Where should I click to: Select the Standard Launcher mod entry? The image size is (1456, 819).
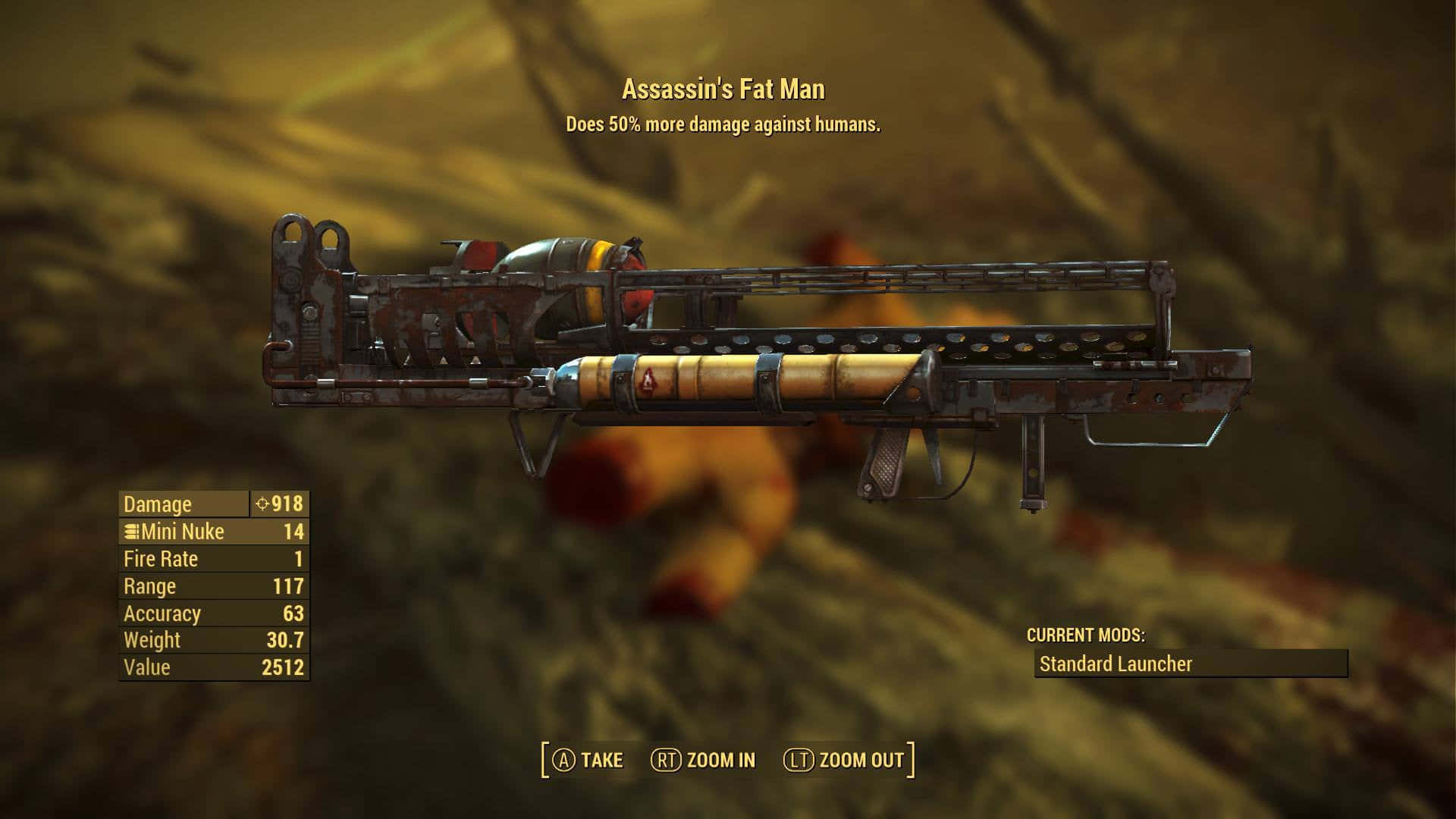[1191, 664]
